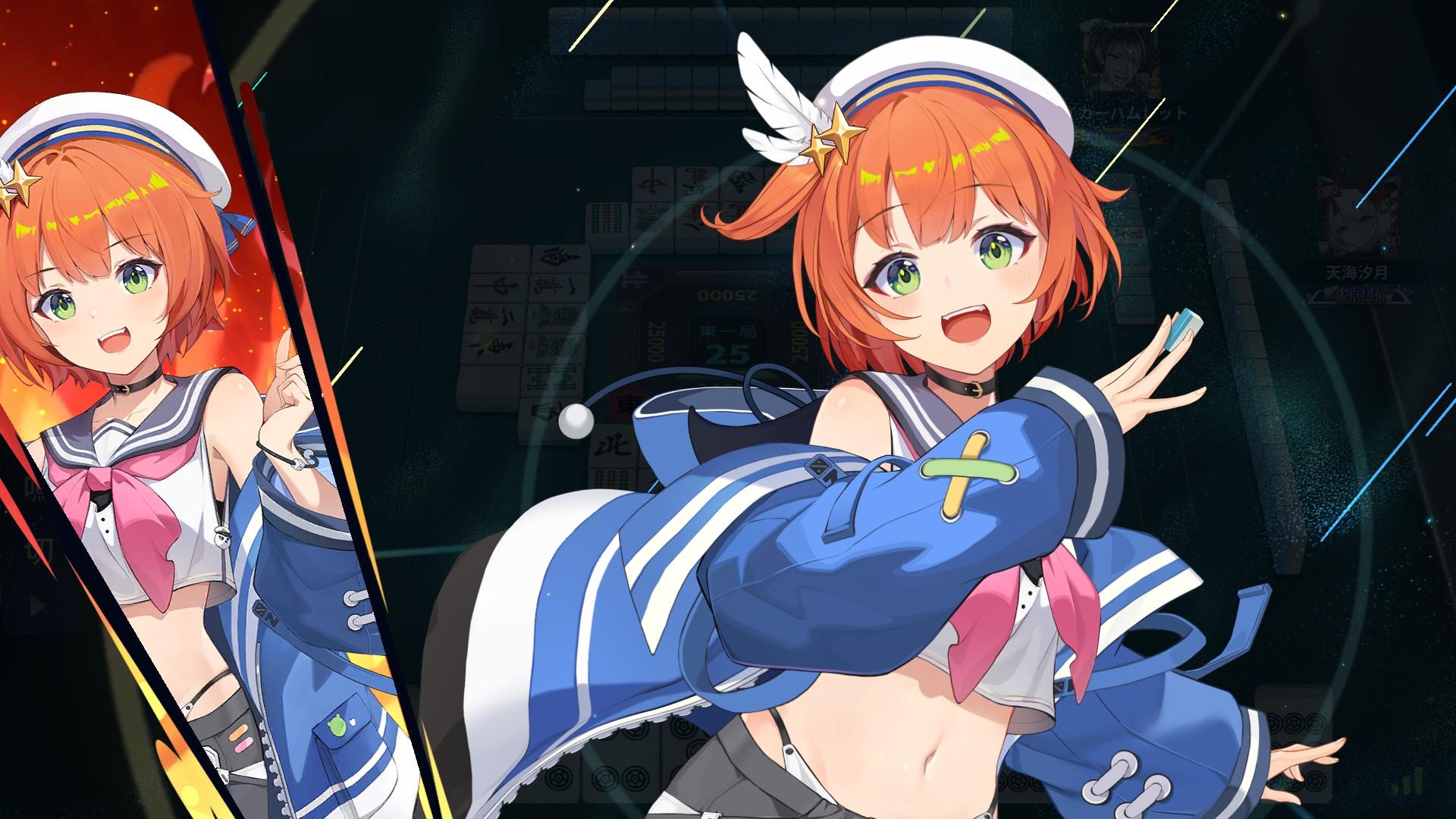
Task: Select the 天海汐月 name label
Action: (x=1356, y=273)
